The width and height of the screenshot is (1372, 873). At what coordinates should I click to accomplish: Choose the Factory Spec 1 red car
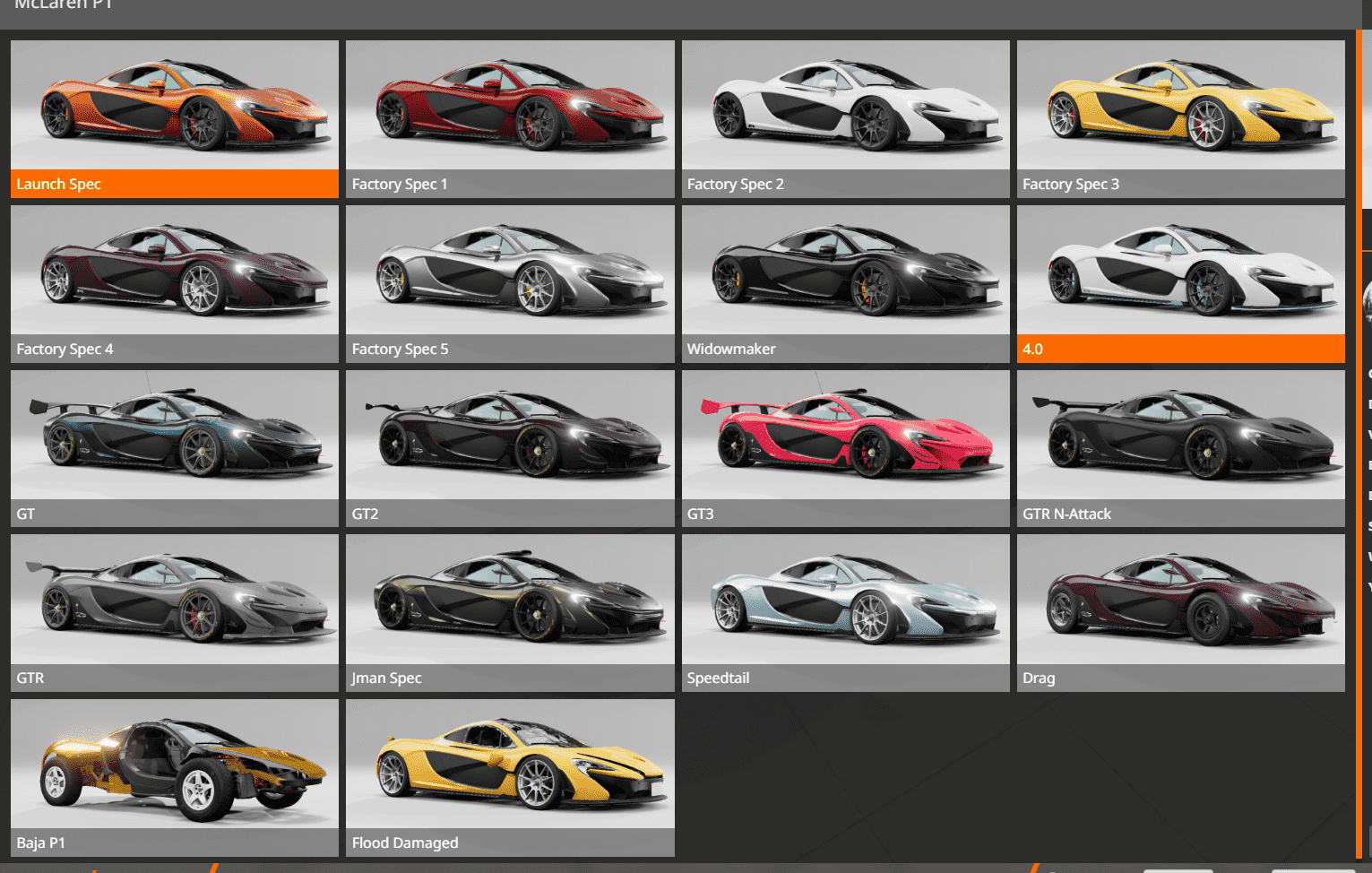click(x=510, y=118)
